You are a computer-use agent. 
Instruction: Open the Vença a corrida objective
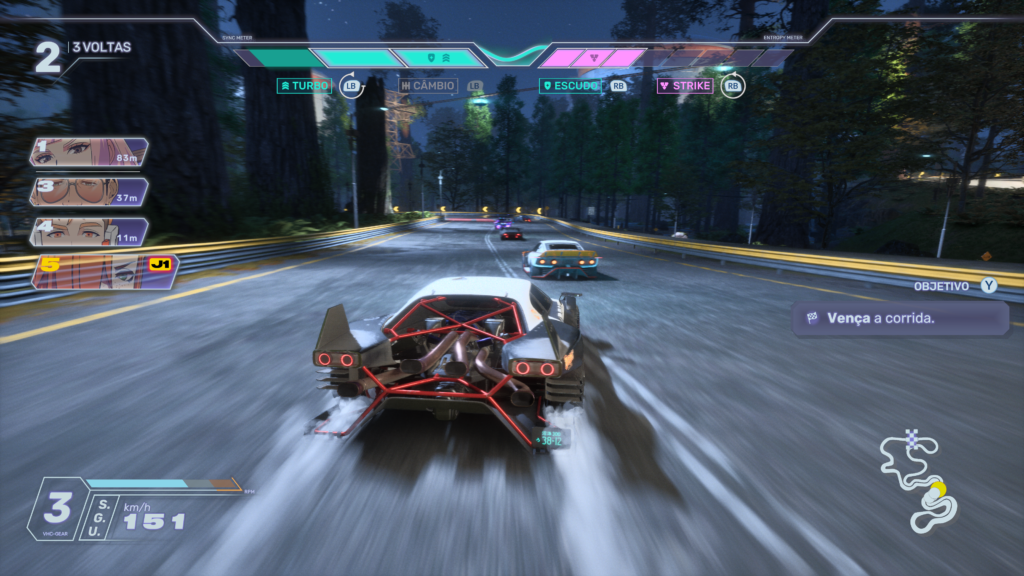tap(899, 319)
